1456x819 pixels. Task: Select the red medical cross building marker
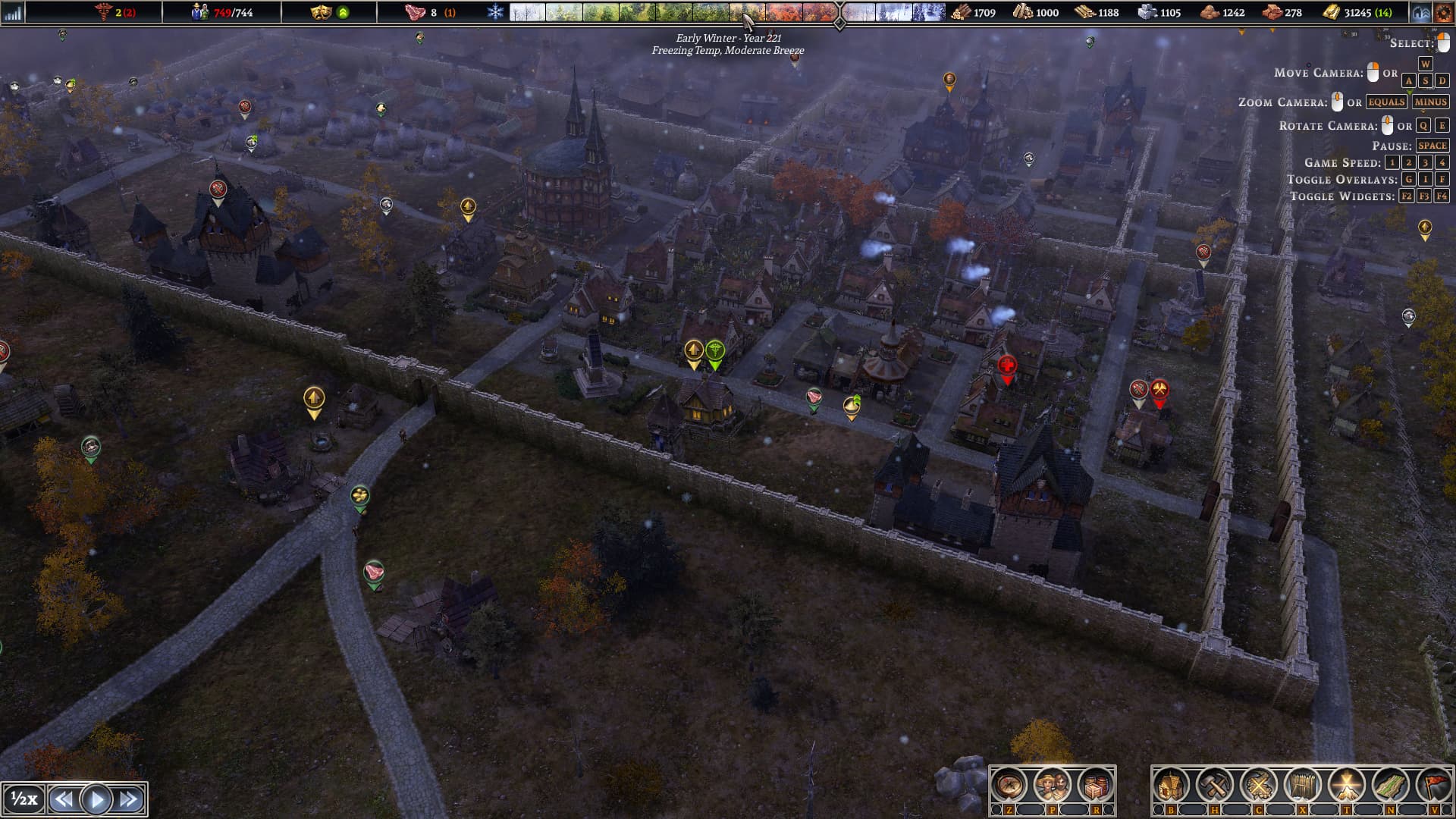click(1007, 366)
